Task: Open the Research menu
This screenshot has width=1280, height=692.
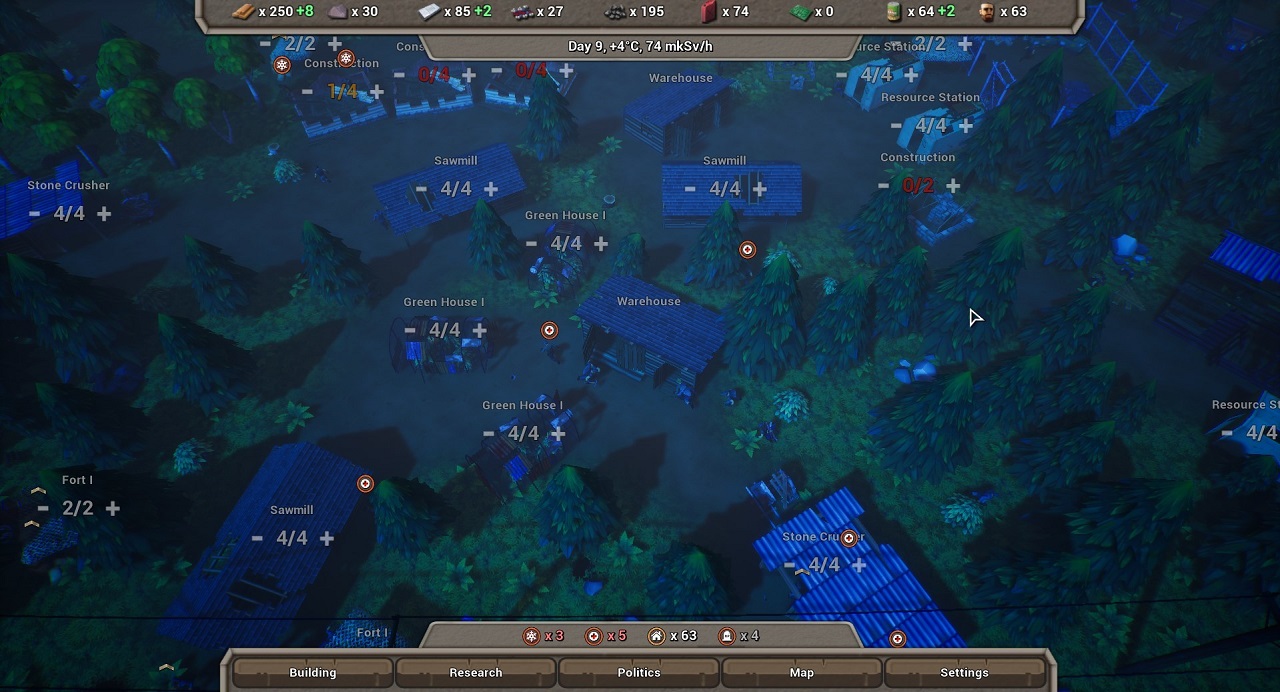Action: pyautogui.click(x=476, y=672)
